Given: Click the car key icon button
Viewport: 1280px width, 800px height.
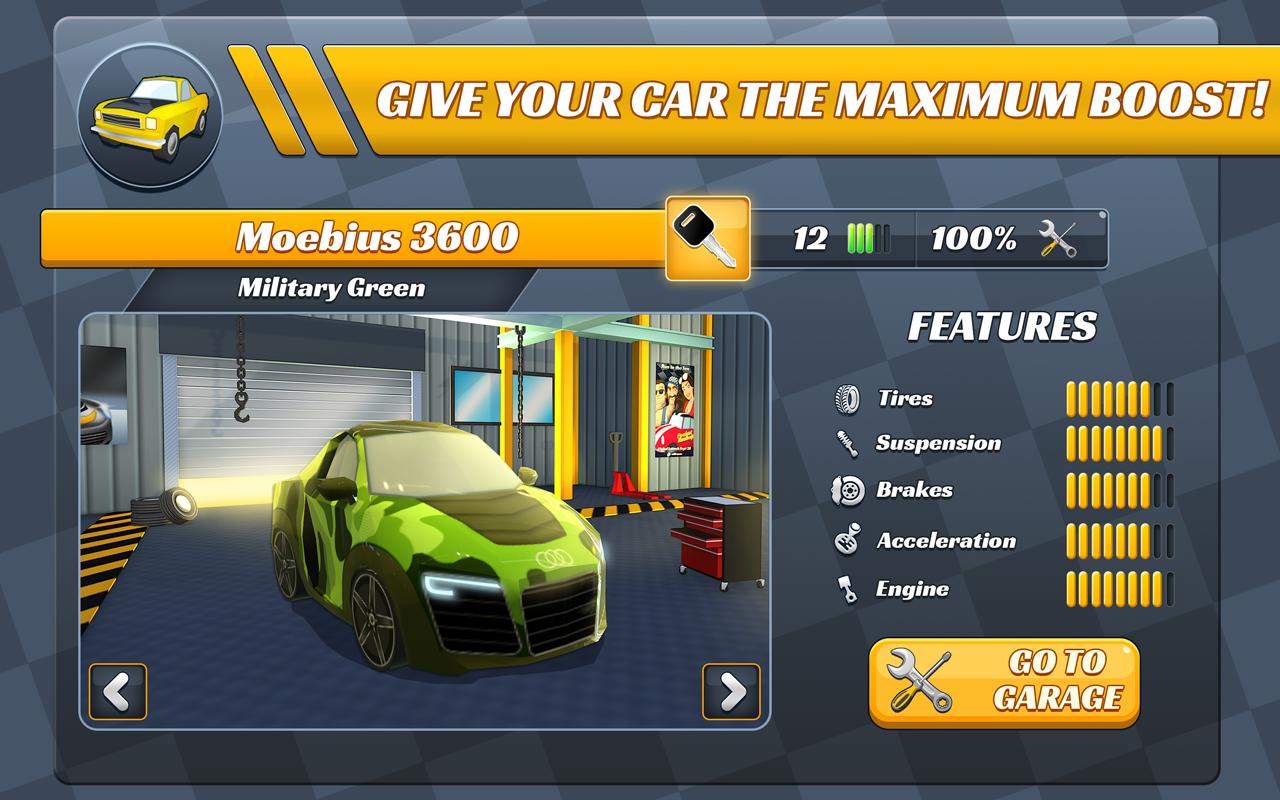Looking at the screenshot, I should click(x=708, y=238).
